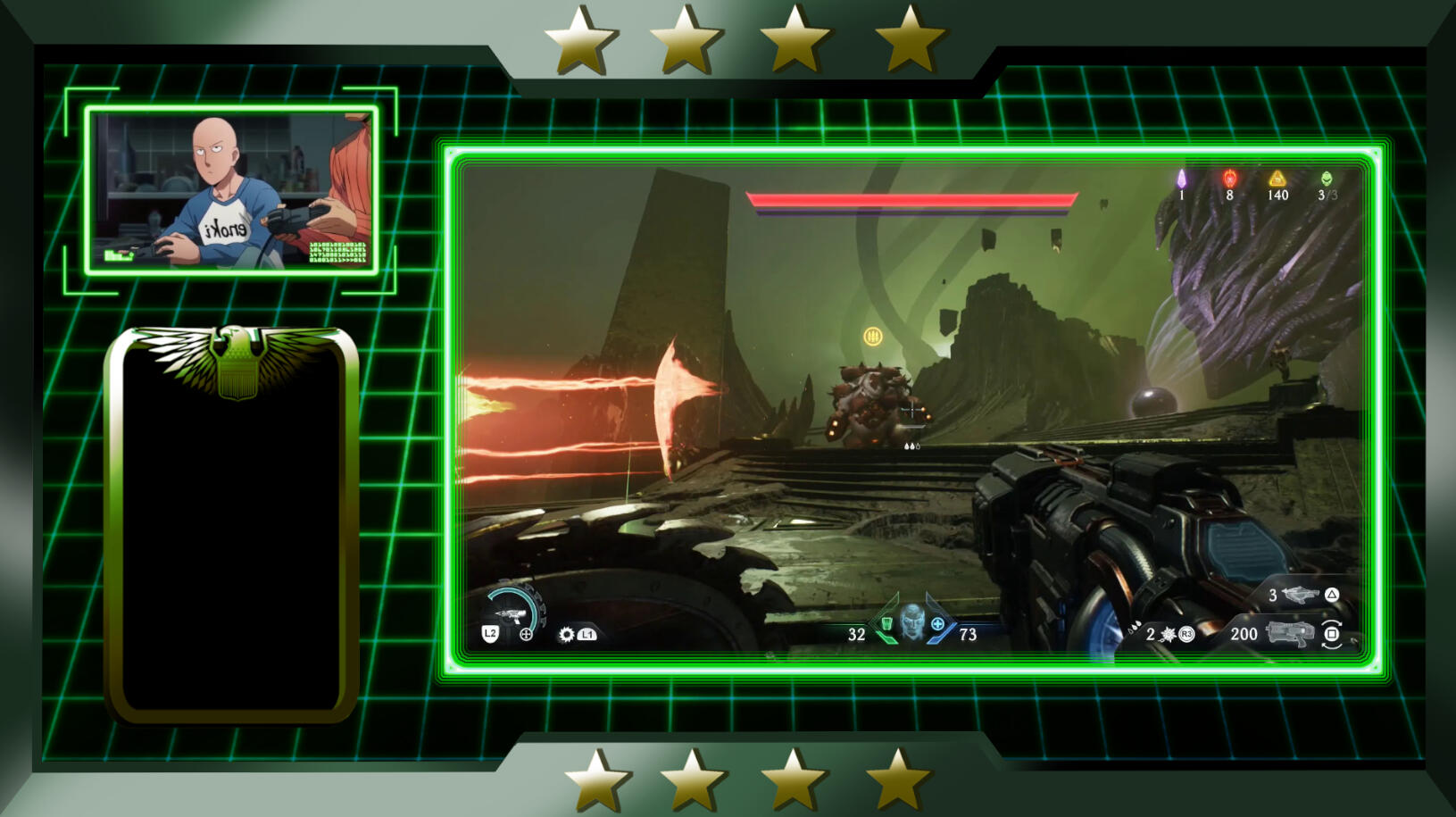Select the green helmet extra lives icon
This screenshot has width=1456, height=817.
point(1327,179)
